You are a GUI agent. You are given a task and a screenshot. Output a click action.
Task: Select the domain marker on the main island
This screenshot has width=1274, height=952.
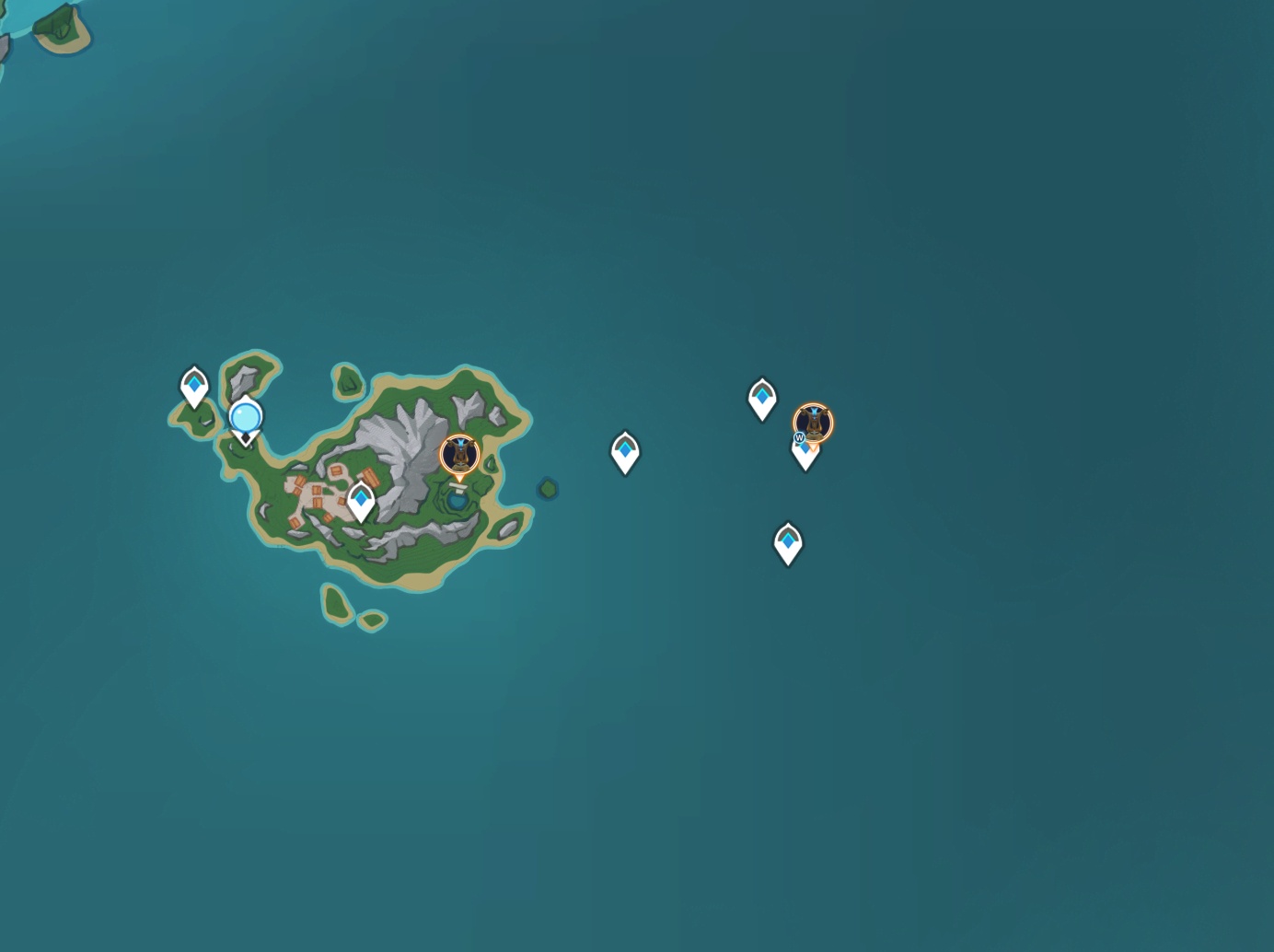[459, 455]
